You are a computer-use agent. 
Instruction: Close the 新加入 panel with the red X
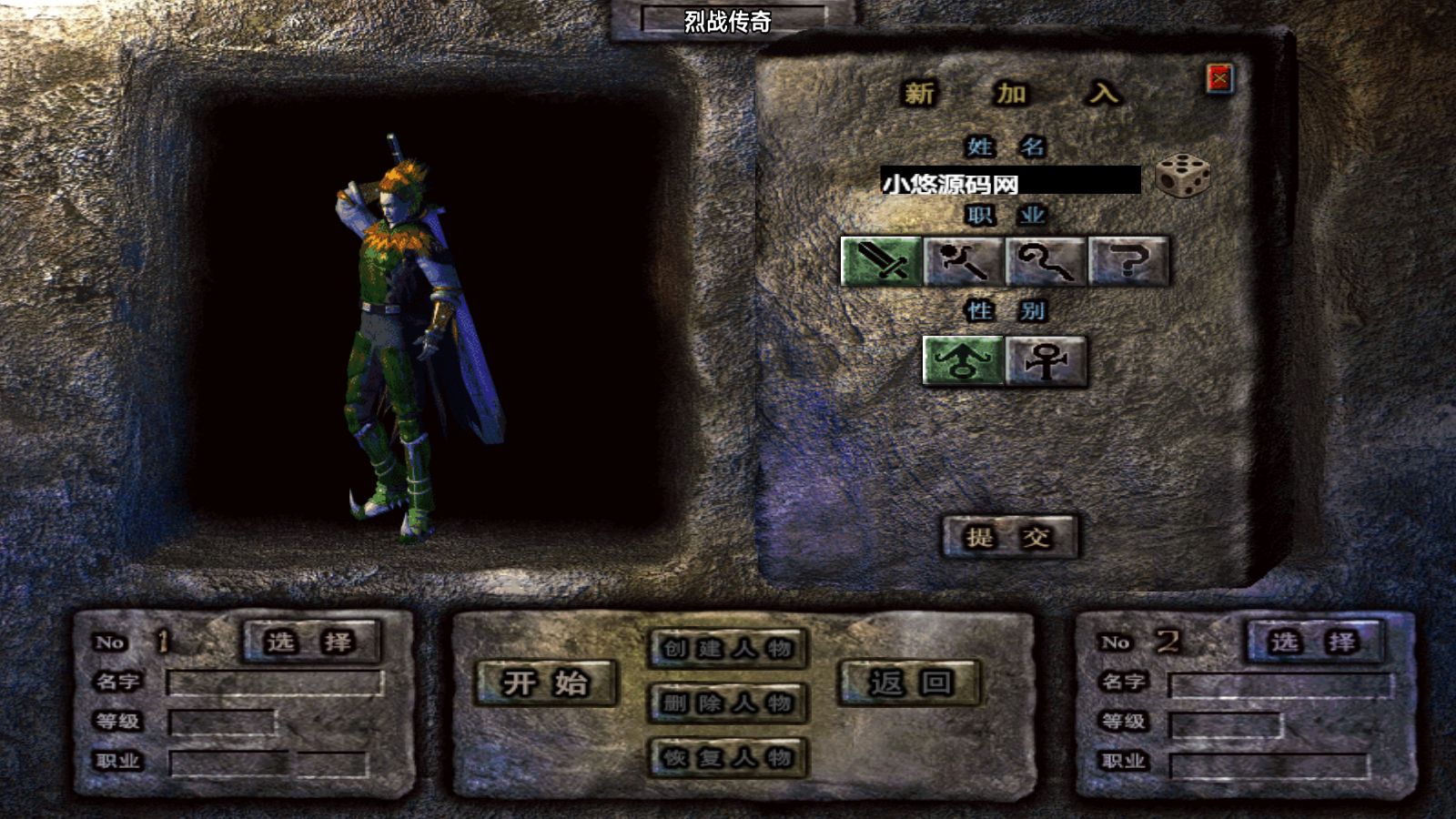pyautogui.click(x=1219, y=80)
